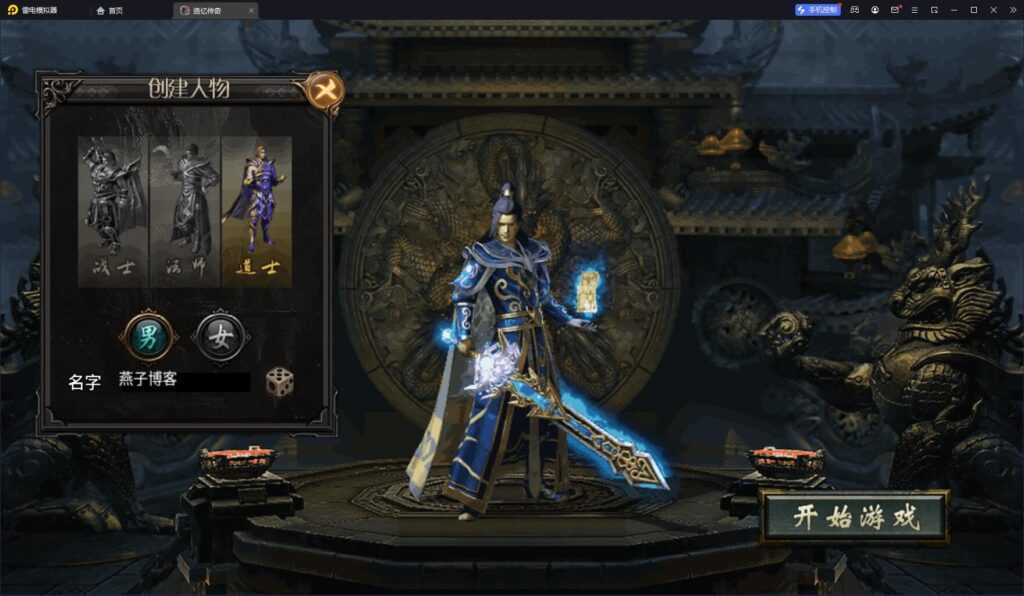Pick the 道士 taoist class portrait

pyautogui.click(x=256, y=211)
